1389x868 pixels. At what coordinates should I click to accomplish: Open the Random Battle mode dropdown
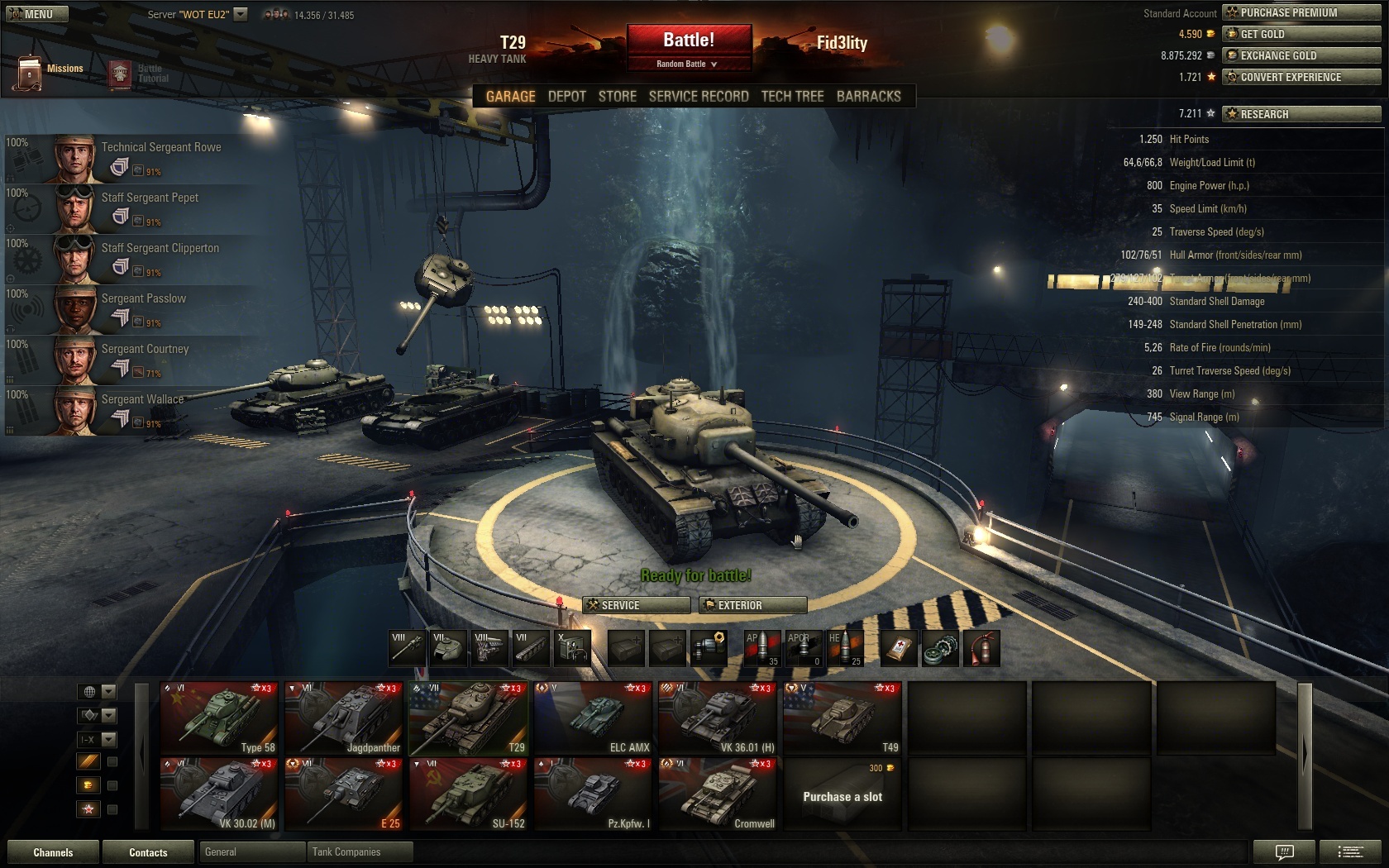click(688, 64)
